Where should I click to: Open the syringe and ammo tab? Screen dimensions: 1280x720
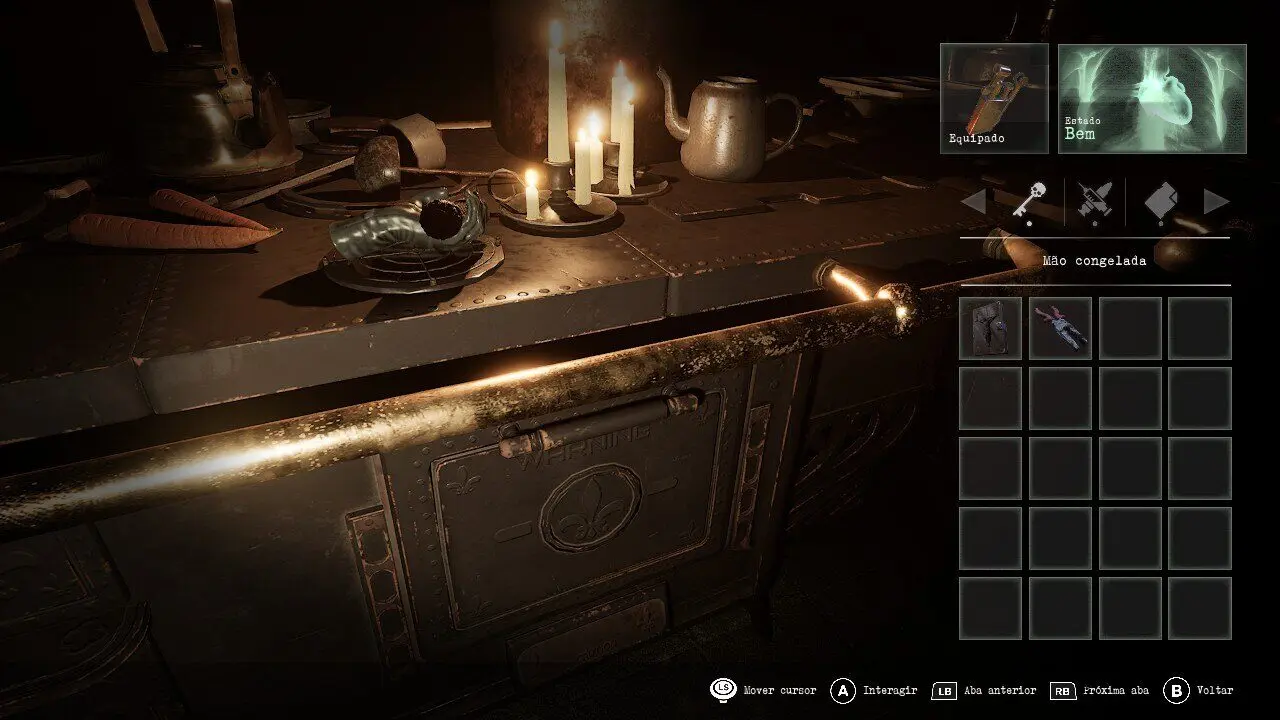[x=1094, y=202]
